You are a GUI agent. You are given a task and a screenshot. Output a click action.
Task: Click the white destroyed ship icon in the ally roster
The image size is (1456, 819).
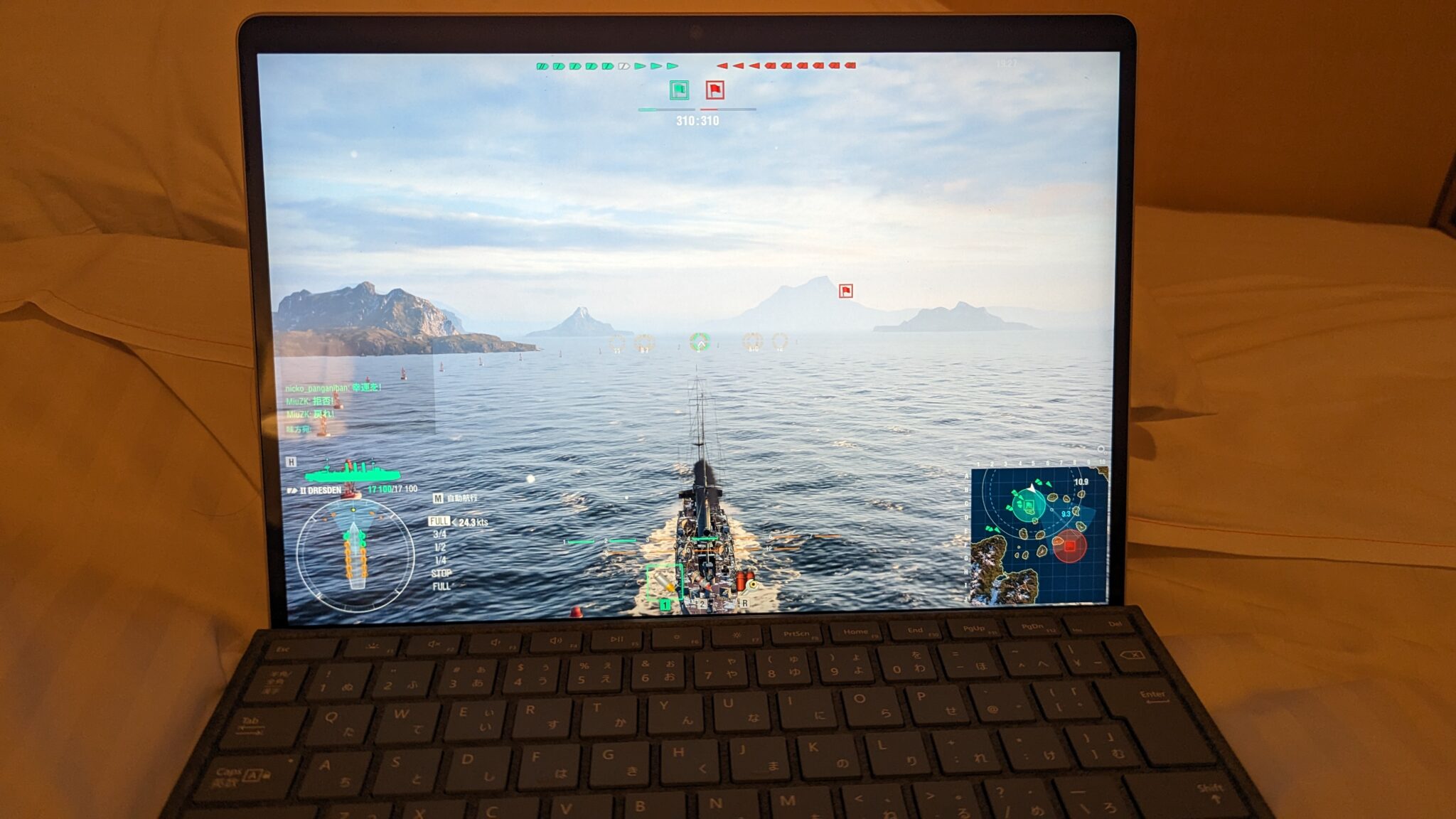pyautogui.click(x=623, y=67)
